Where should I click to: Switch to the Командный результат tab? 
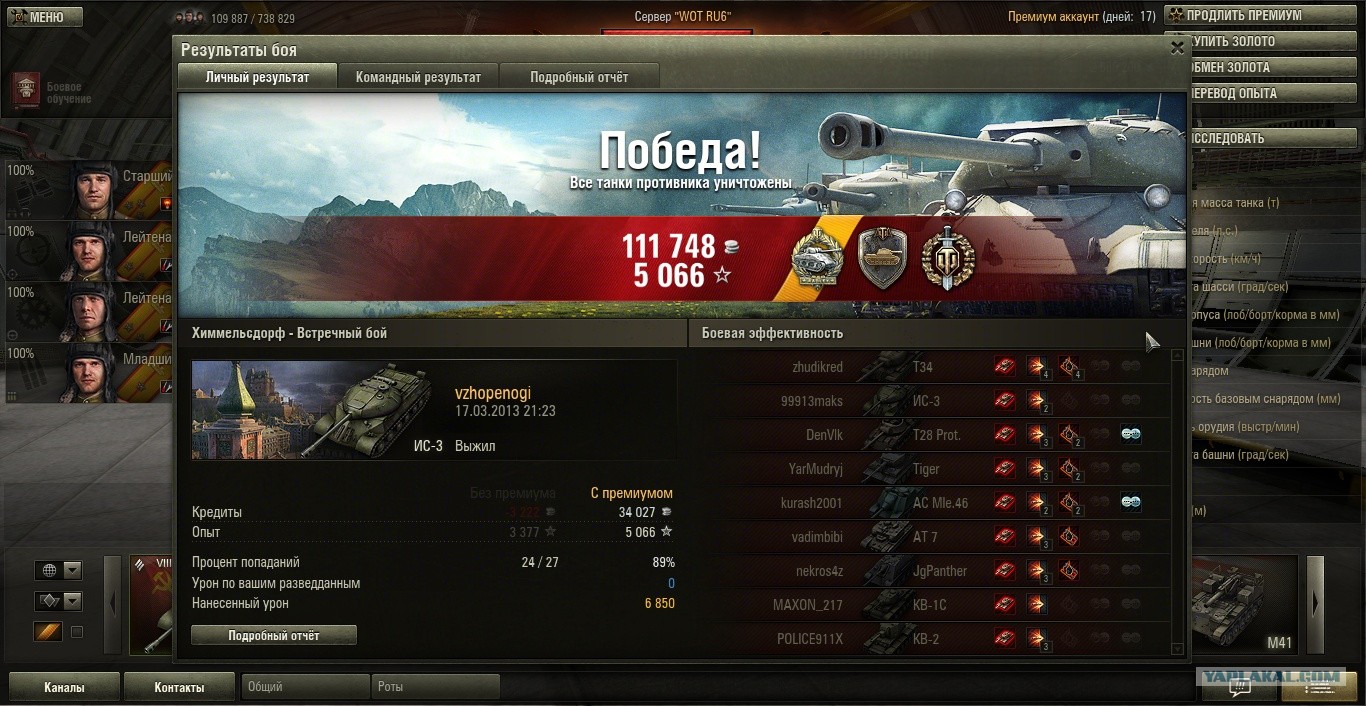pos(418,77)
